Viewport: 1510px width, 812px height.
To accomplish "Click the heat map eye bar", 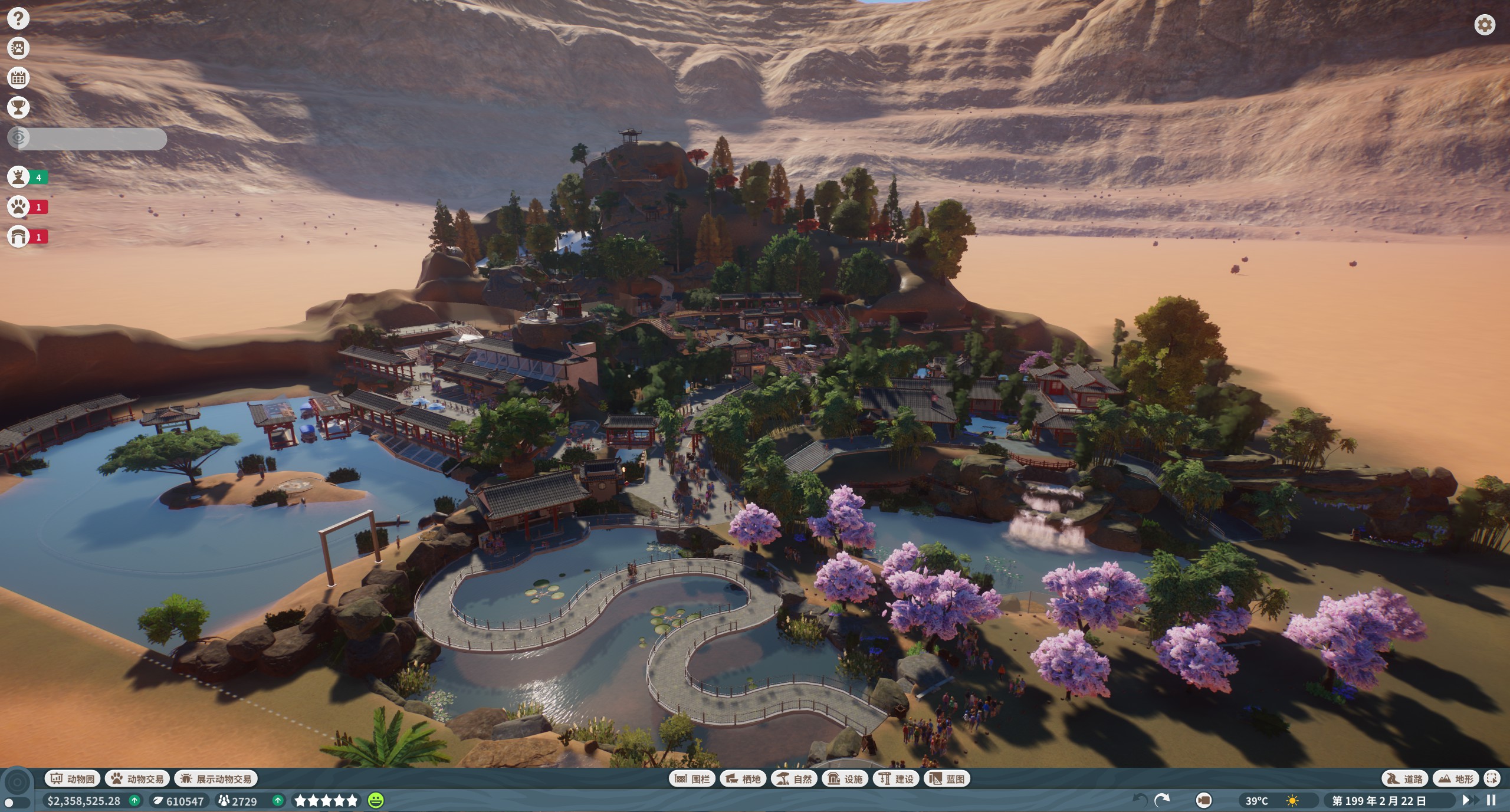I will (x=87, y=139).
